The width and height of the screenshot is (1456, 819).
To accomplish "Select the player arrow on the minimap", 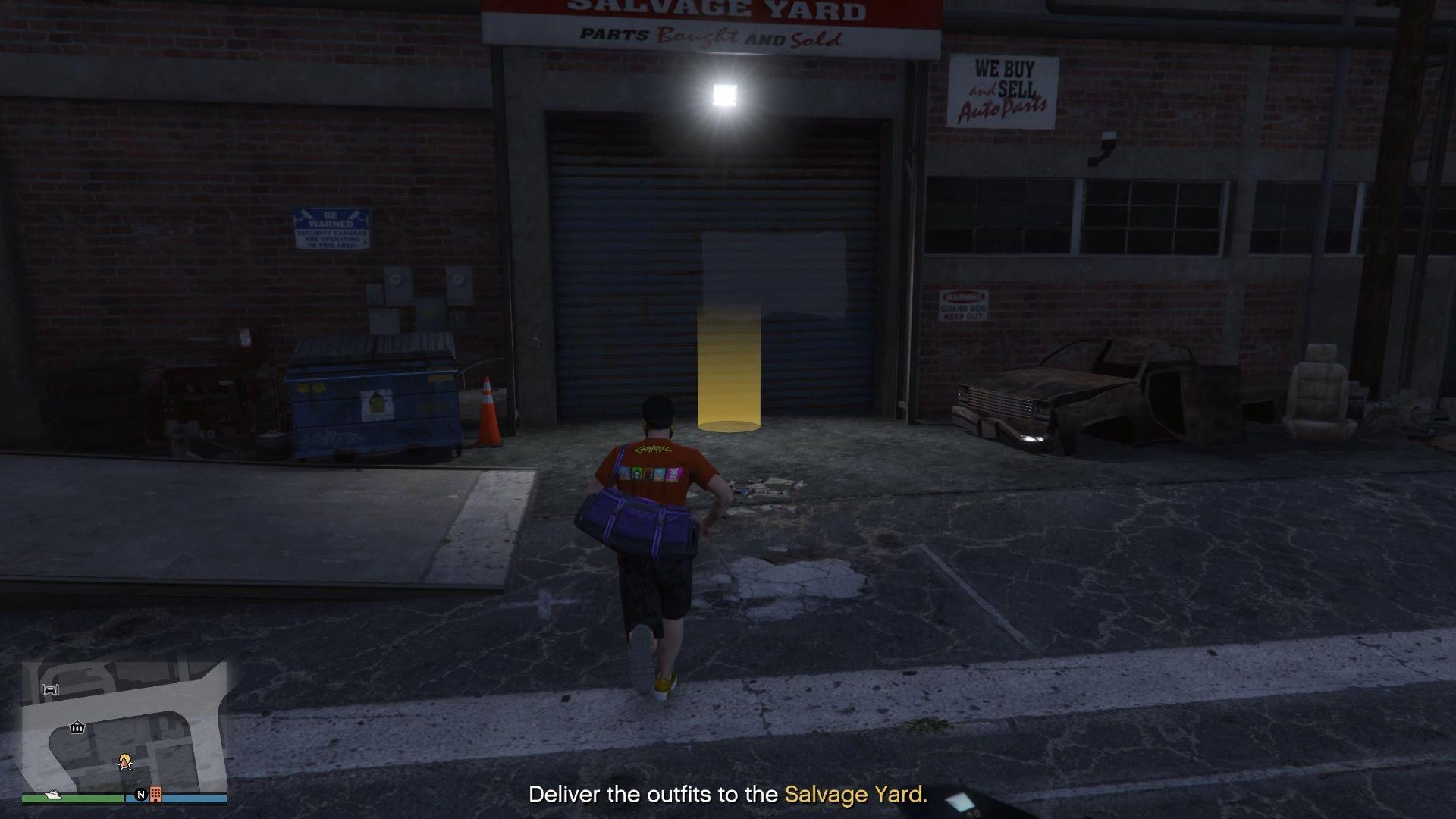I will pos(124,763).
